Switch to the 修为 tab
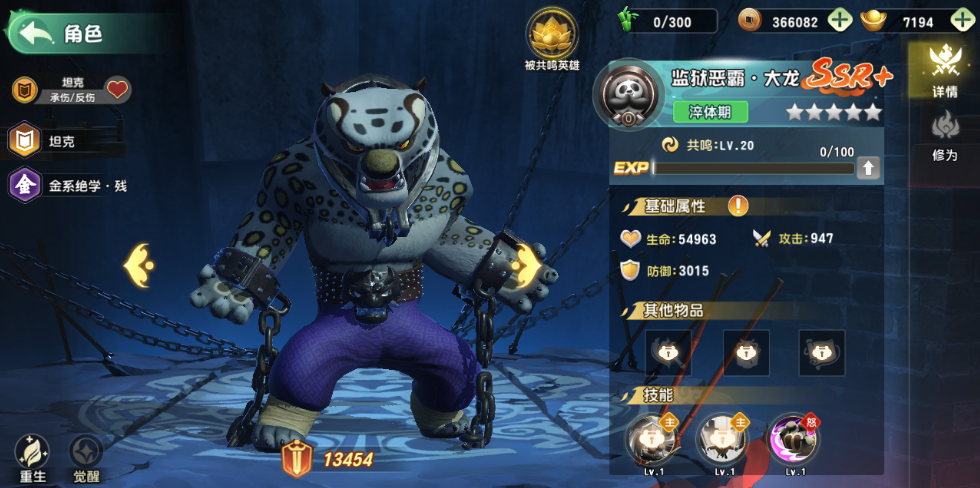 click(x=945, y=134)
